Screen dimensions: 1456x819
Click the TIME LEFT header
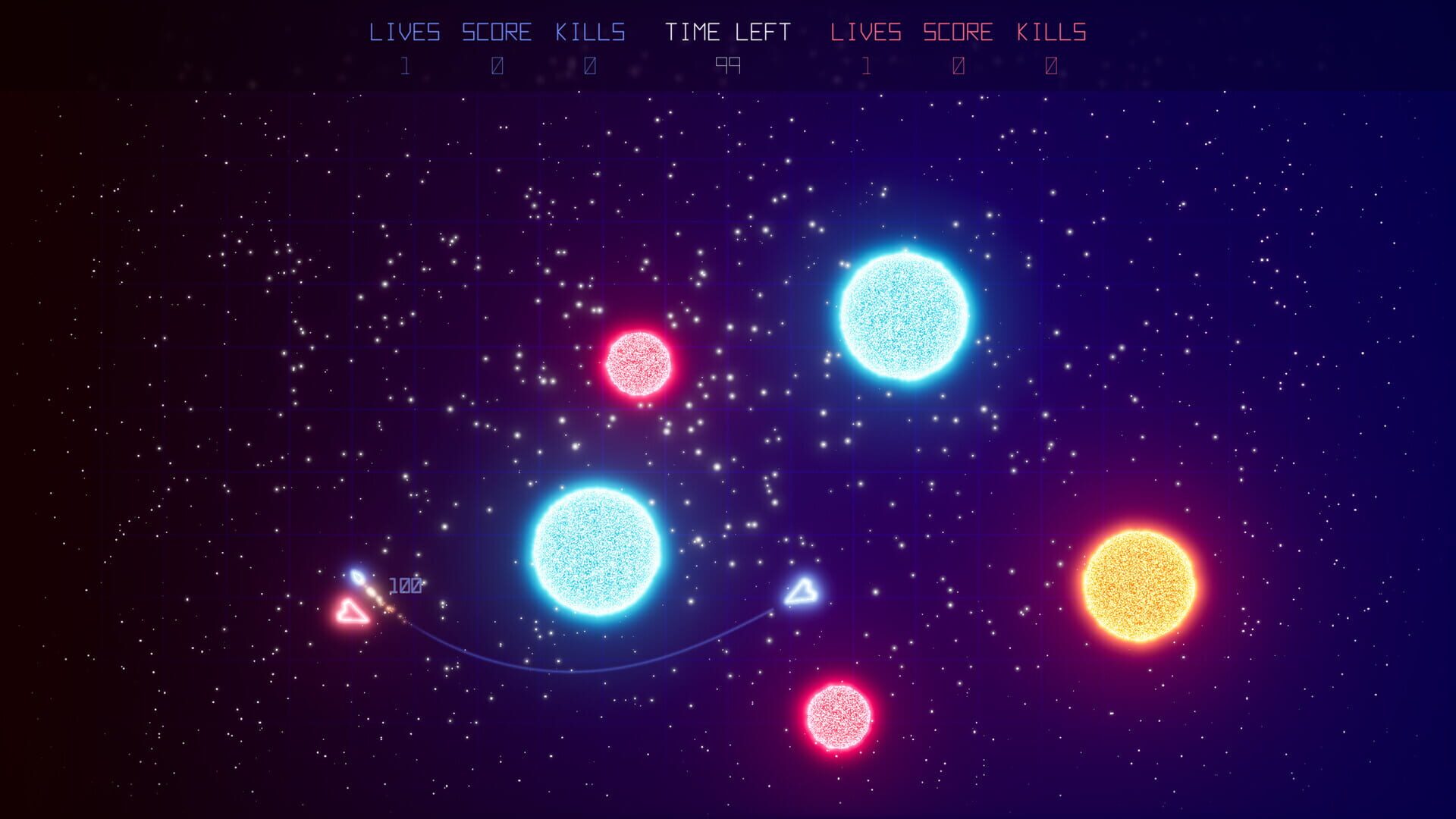729,32
